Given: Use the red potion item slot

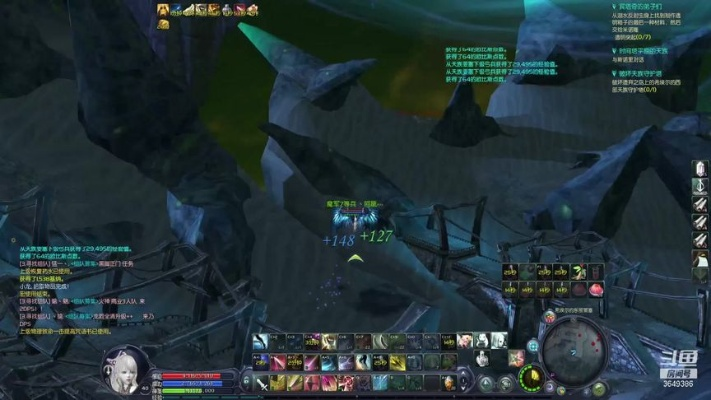Looking at the screenshot, I should 596,288.
